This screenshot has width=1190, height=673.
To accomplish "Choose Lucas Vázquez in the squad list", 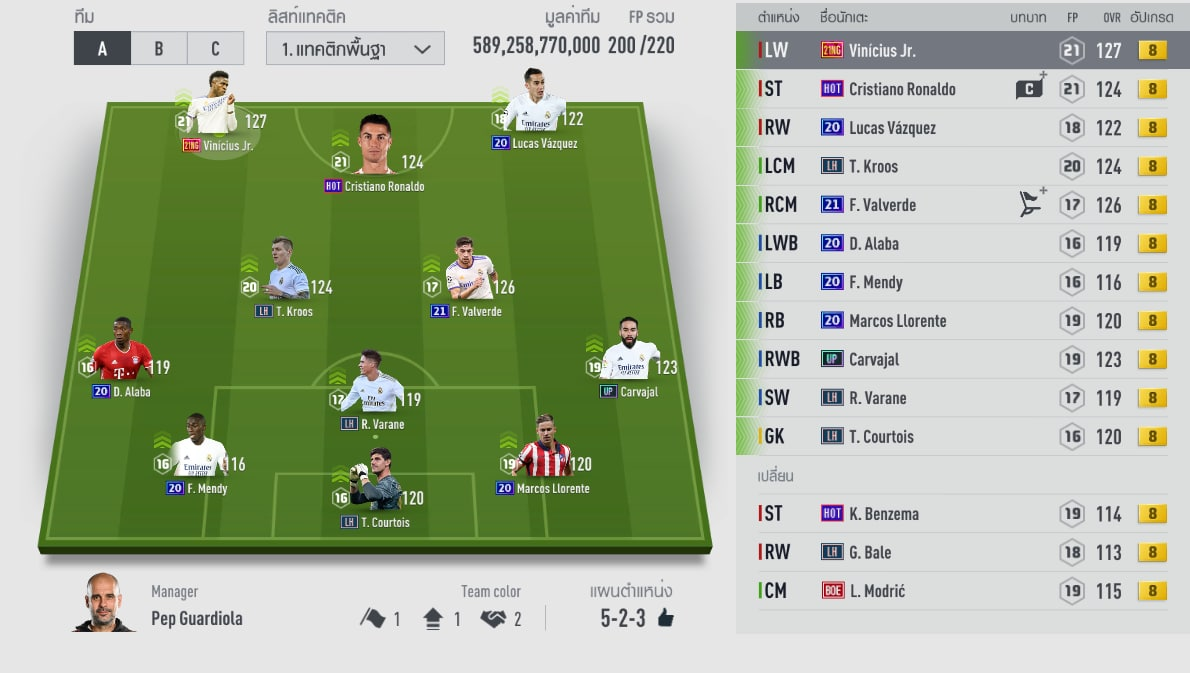I will (950, 128).
